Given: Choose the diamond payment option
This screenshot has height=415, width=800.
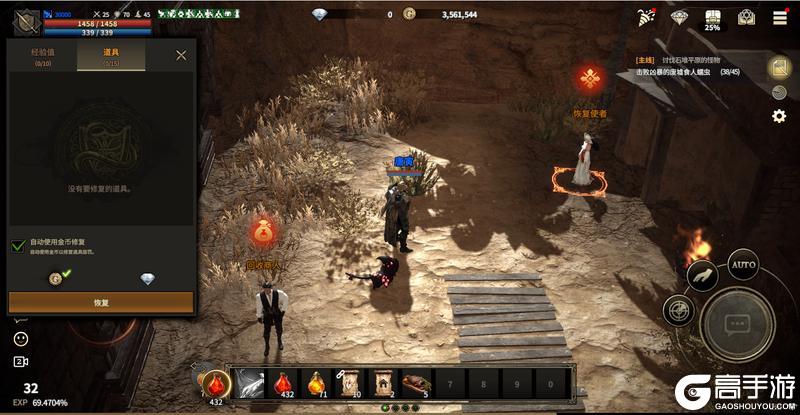Looking at the screenshot, I should (147, 279).
